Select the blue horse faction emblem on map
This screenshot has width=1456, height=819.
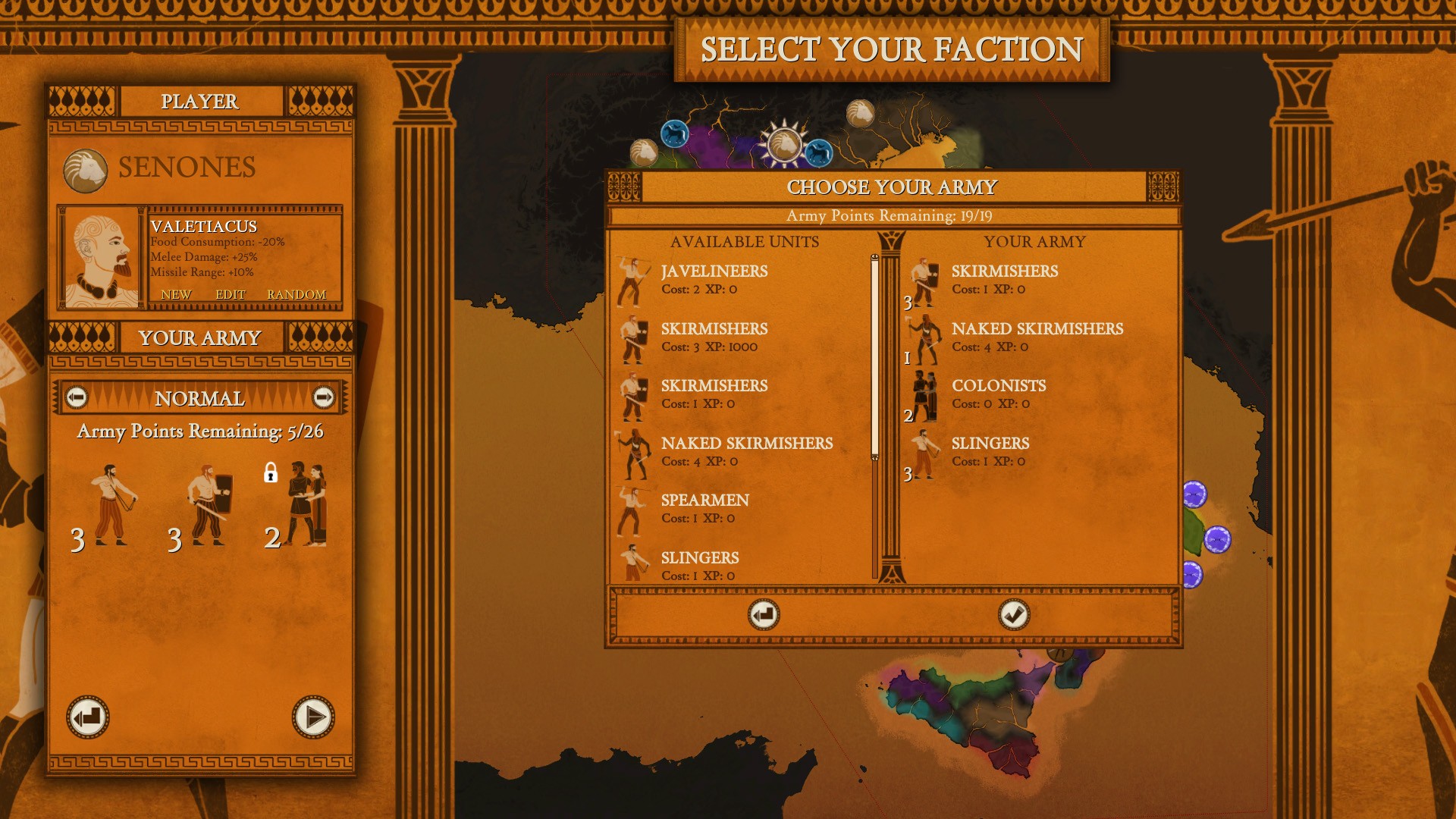pos(673,135)
